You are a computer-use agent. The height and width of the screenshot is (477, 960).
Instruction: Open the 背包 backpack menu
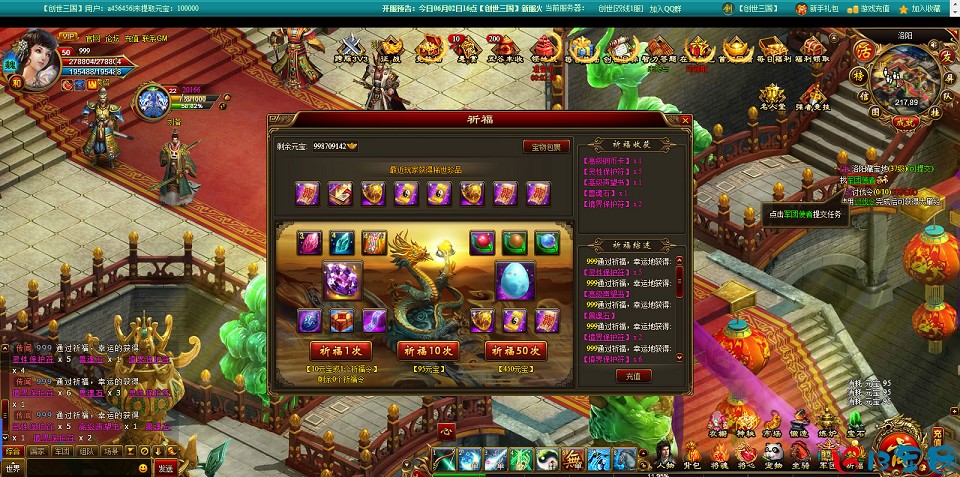point(690,455)
